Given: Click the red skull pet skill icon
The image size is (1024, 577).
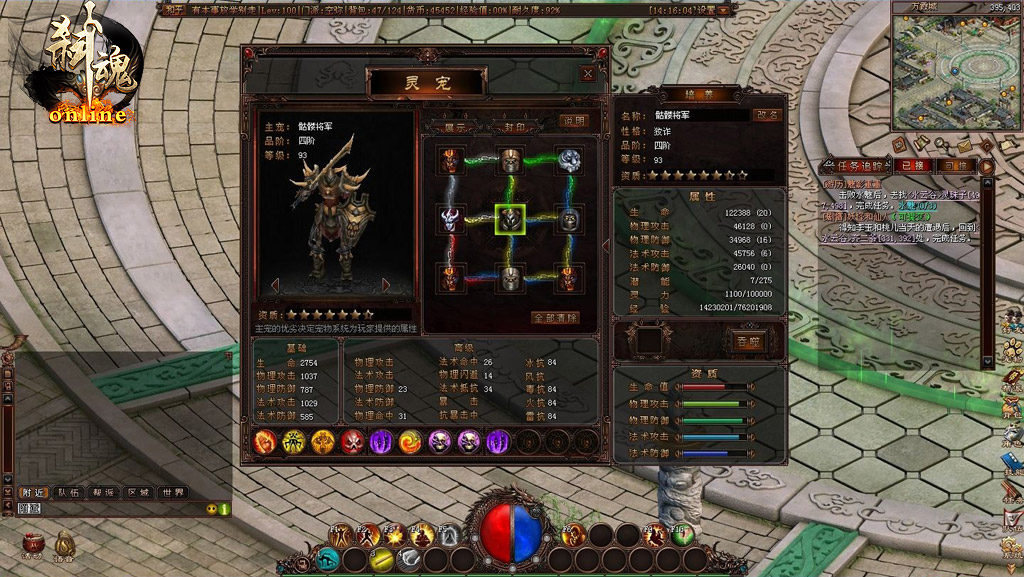Looking at the screenshot, I should tap(352, 441).
